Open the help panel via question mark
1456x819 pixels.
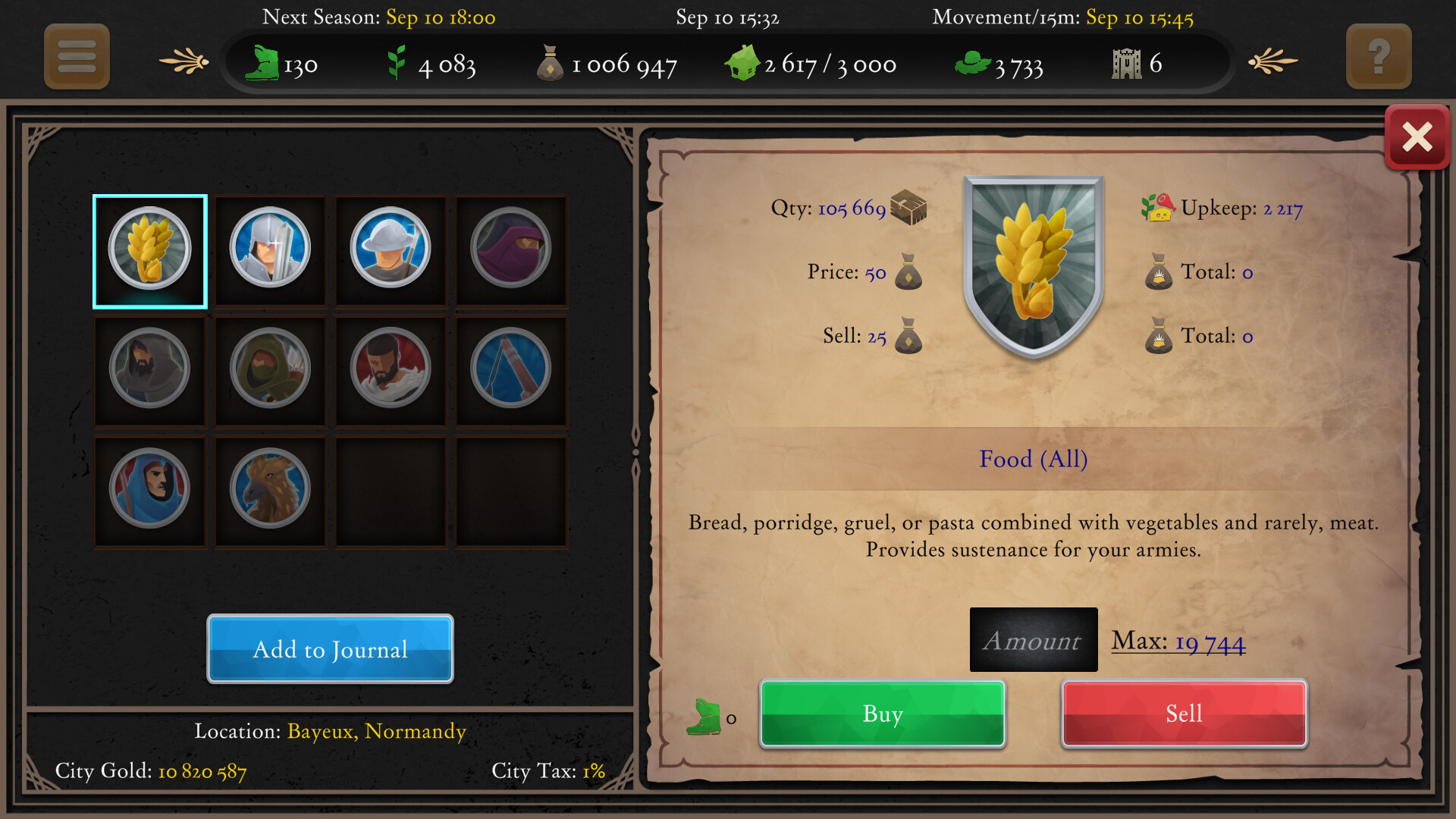[1379, 57]
